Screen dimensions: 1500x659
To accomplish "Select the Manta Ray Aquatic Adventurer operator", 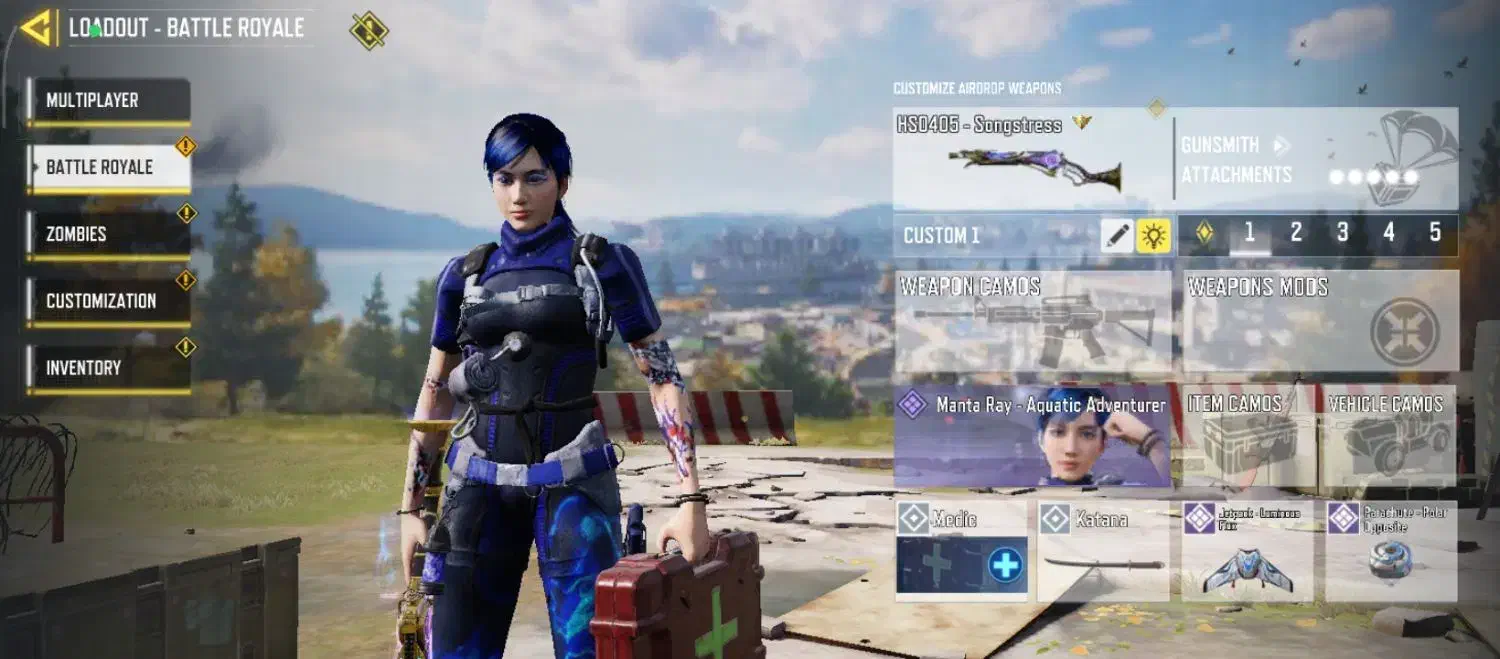I will [1032, 436].
